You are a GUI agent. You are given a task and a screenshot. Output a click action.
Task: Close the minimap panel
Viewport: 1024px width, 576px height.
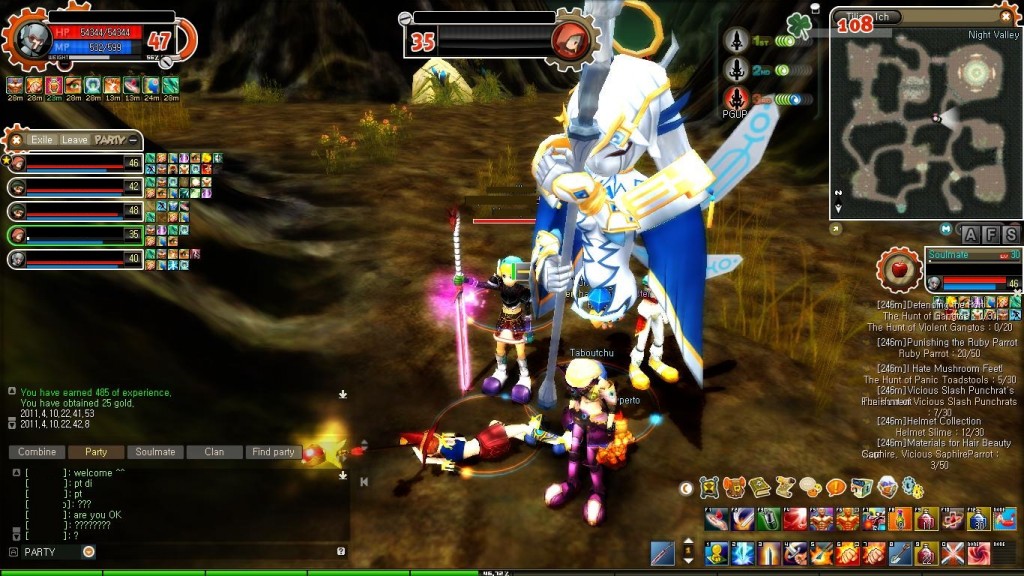[1006, 16]
